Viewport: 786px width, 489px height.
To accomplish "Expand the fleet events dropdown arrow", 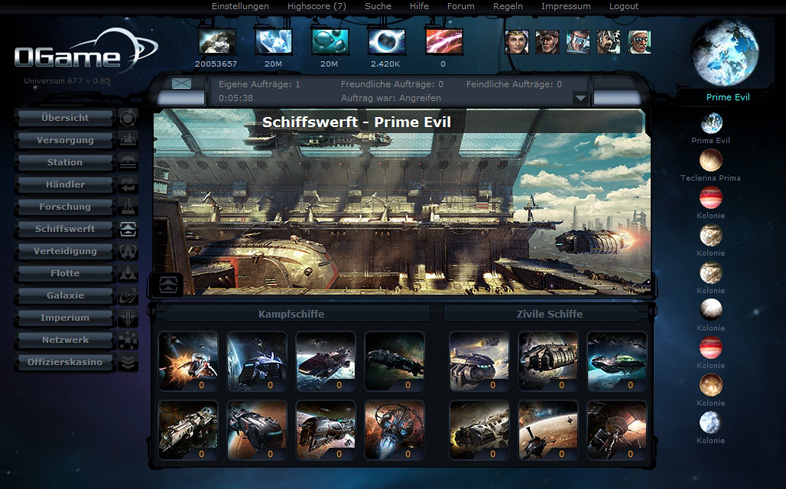I will (x=579, y=98).
